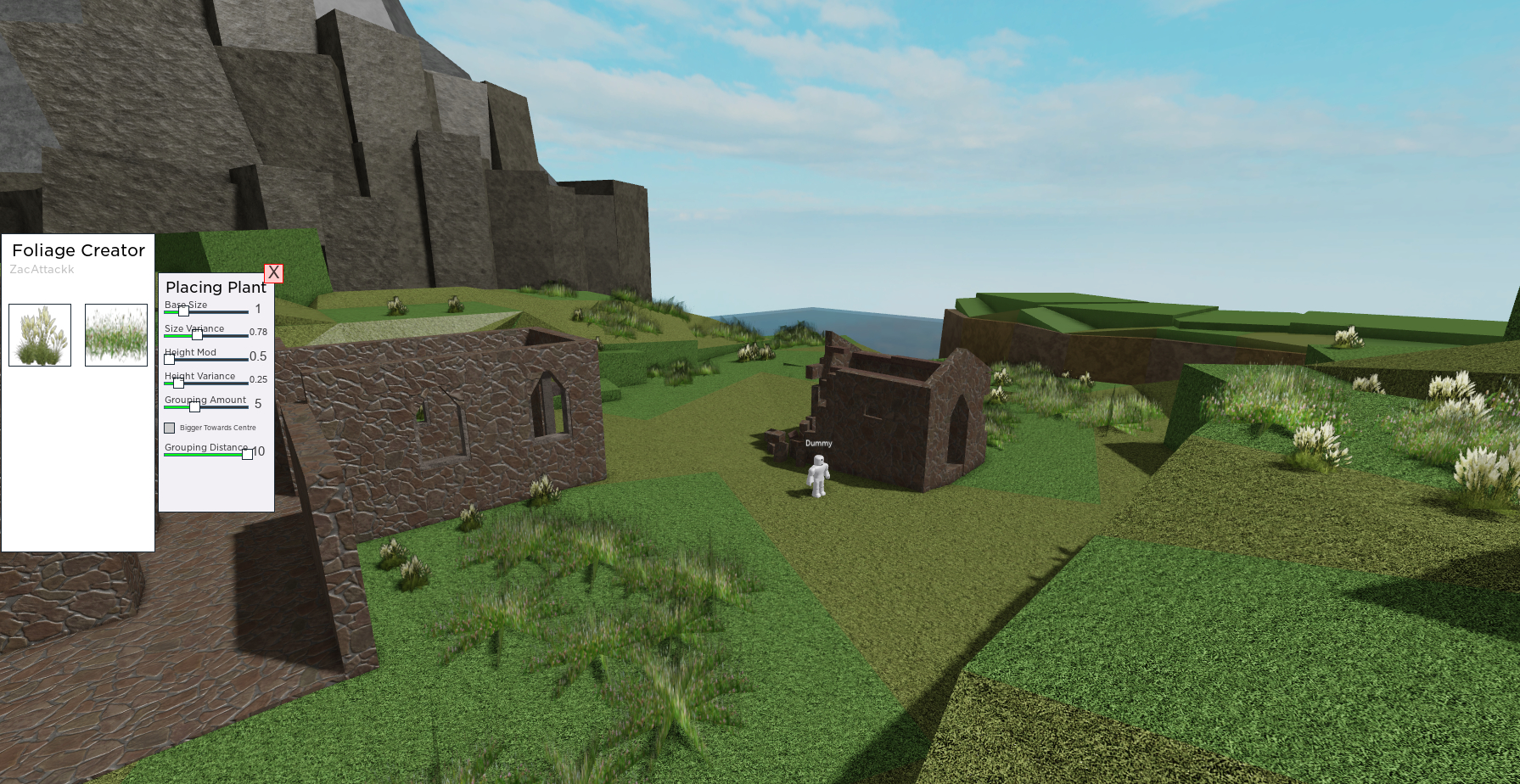Click the ZacAttackk author name

[x=41, y=270]
